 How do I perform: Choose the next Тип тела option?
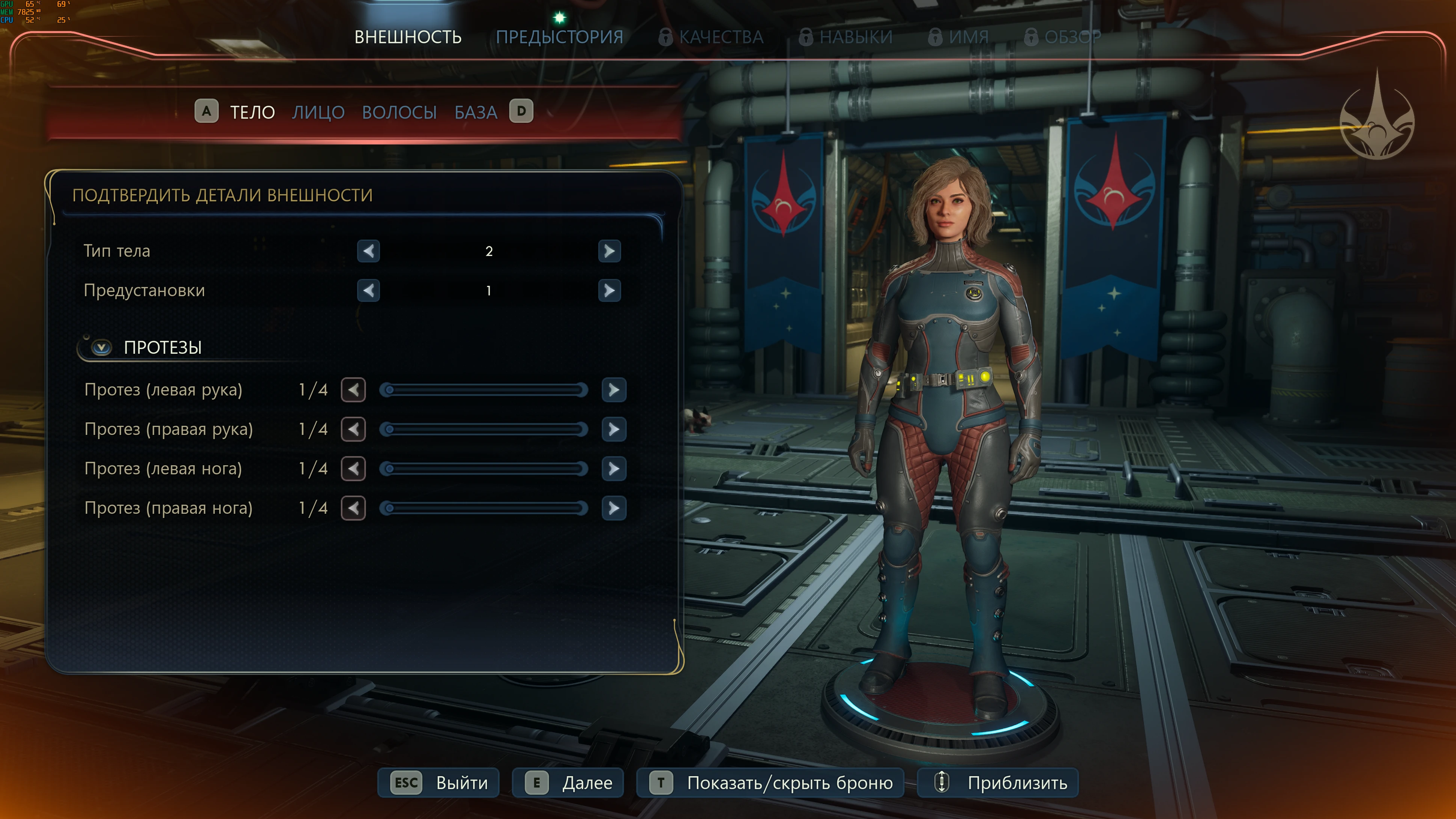pyautogui.click(x=609, y=251)
